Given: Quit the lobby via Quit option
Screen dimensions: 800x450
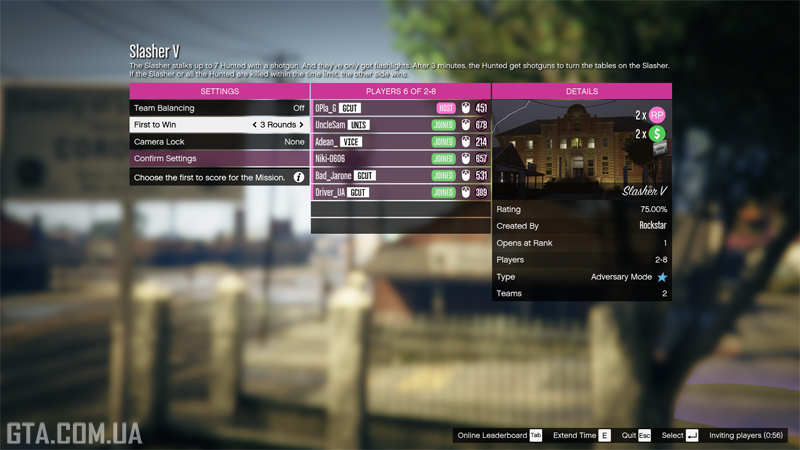Looking at the screenshot, I should coord(636,436).
